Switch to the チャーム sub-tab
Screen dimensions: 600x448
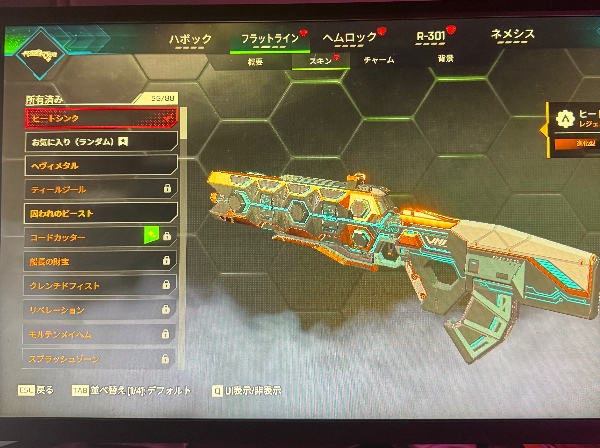point(377,60)
